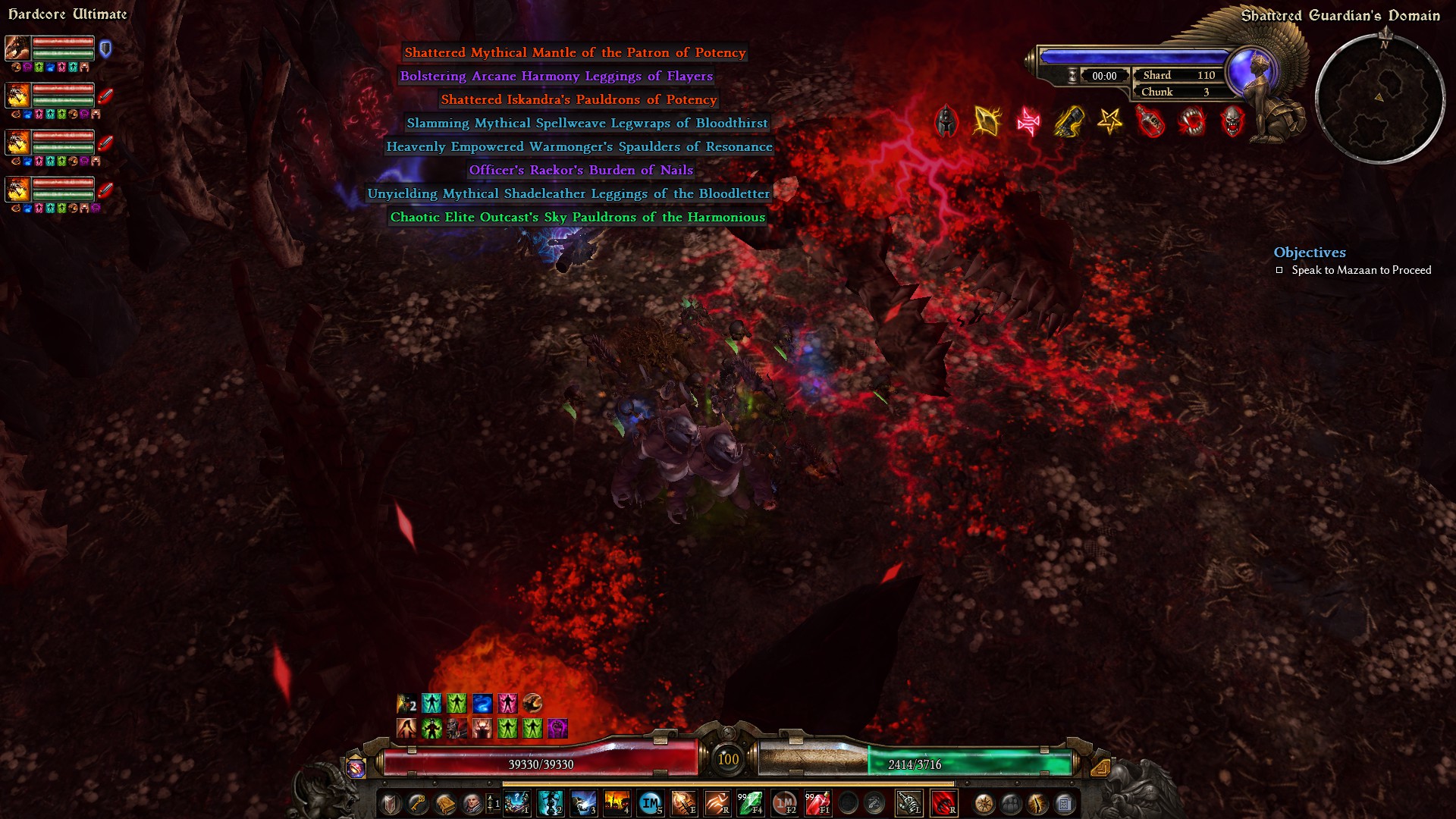Image resolution: width=1456 pixels, height=819 pixels.
Task: Use the red health potion slot
Action: [x=817, y=803]
